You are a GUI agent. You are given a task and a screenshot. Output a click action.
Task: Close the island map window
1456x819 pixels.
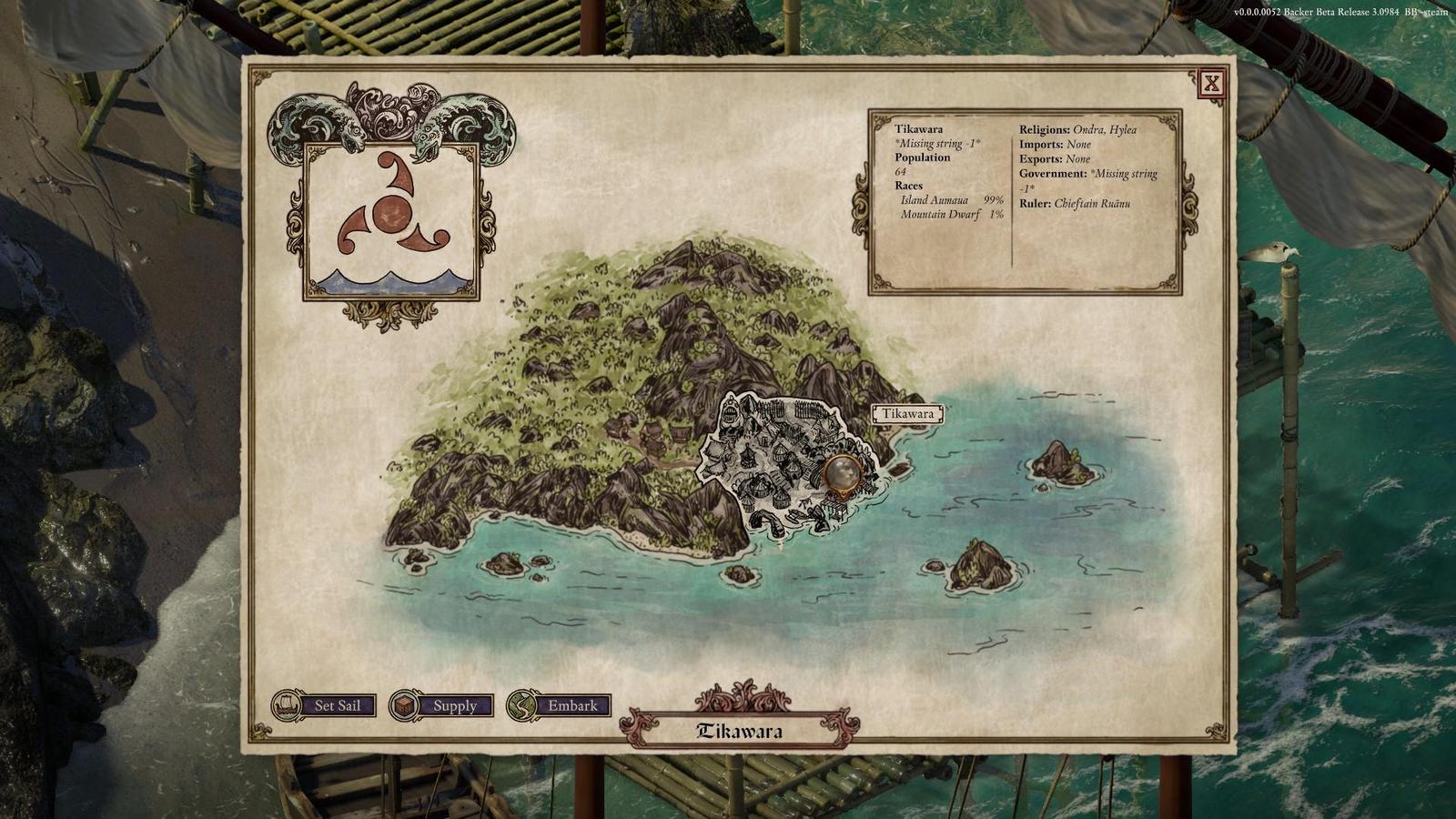[1211, 85]
